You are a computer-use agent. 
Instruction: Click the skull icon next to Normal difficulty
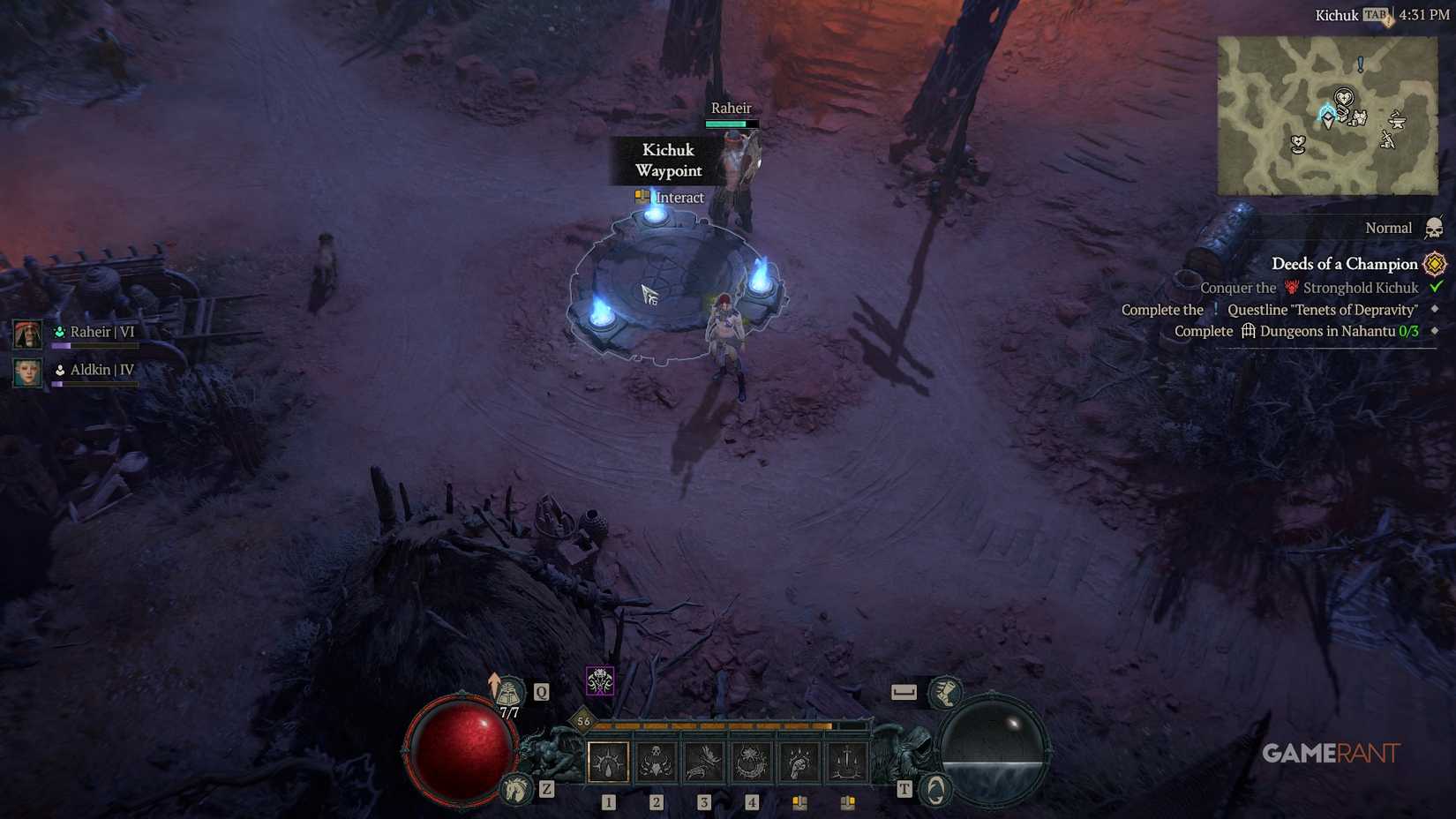coord(1433,228)
